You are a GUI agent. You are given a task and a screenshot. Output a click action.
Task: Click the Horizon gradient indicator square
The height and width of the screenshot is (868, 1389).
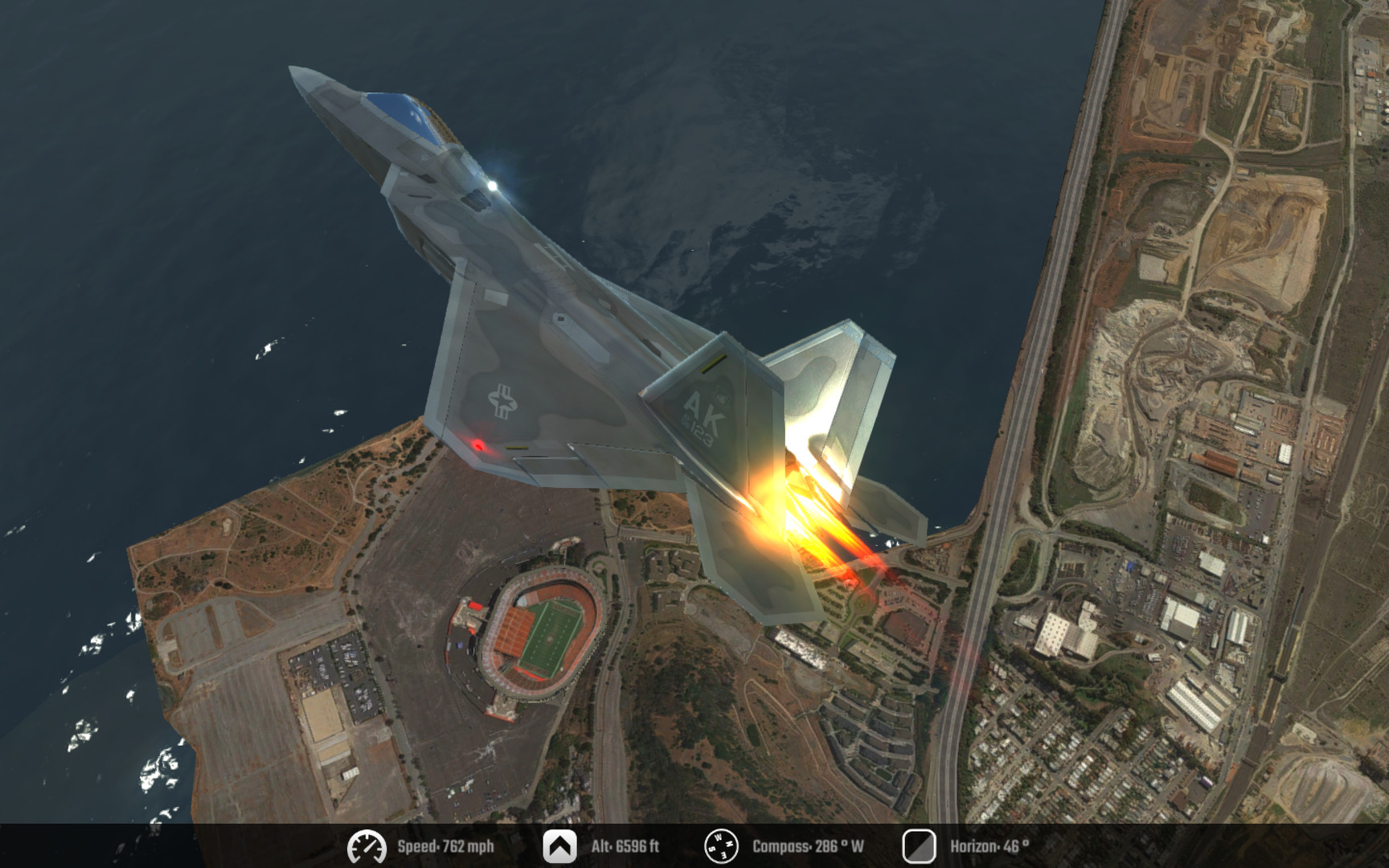tap(919, 845)
